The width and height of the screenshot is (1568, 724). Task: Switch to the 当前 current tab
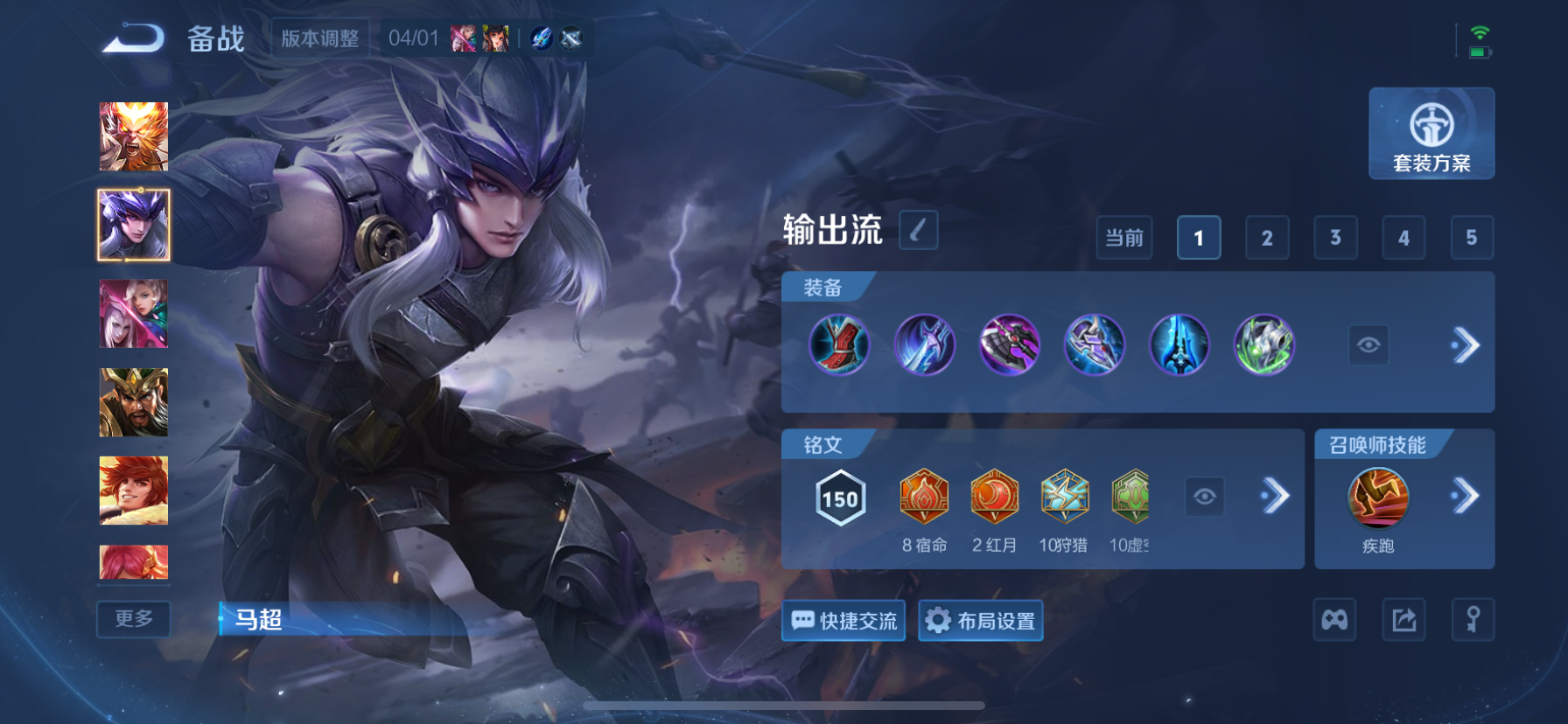point(1124,237)
